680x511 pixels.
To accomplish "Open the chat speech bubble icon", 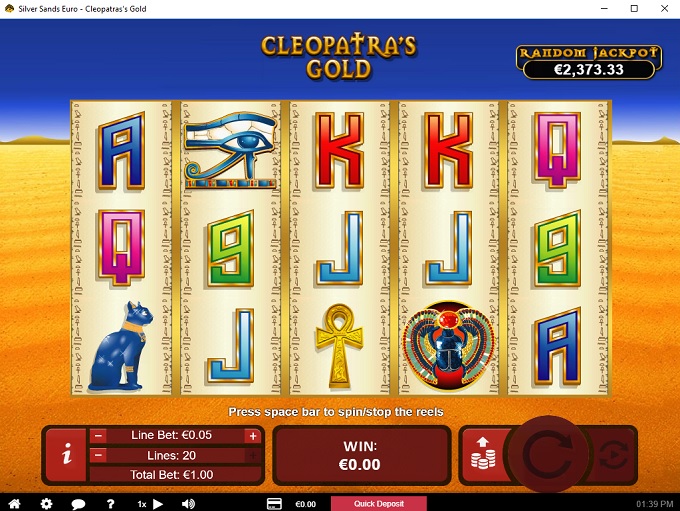I will (x=78, y=503).
